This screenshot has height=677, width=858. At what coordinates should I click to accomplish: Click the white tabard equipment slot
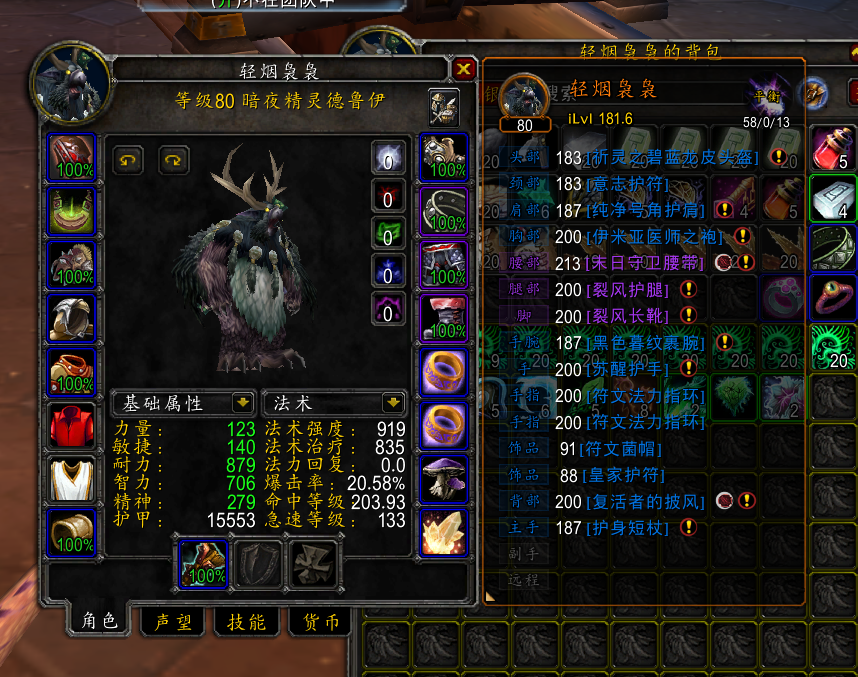click(x=72, y=479)
